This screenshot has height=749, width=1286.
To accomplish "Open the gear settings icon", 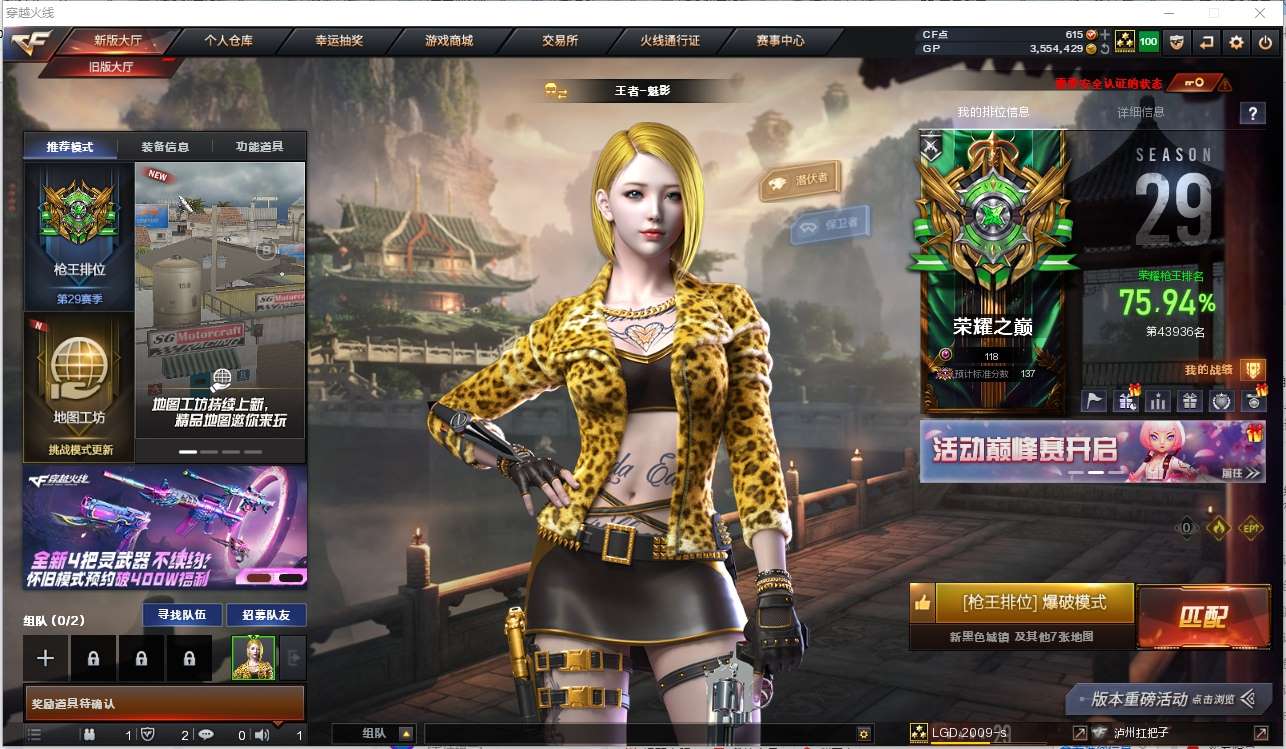I will [1237, 42].
